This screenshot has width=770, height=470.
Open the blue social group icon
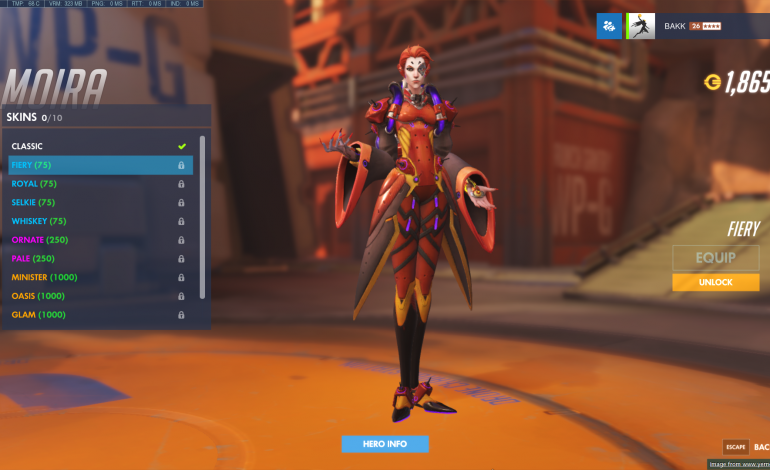point(609,26)
